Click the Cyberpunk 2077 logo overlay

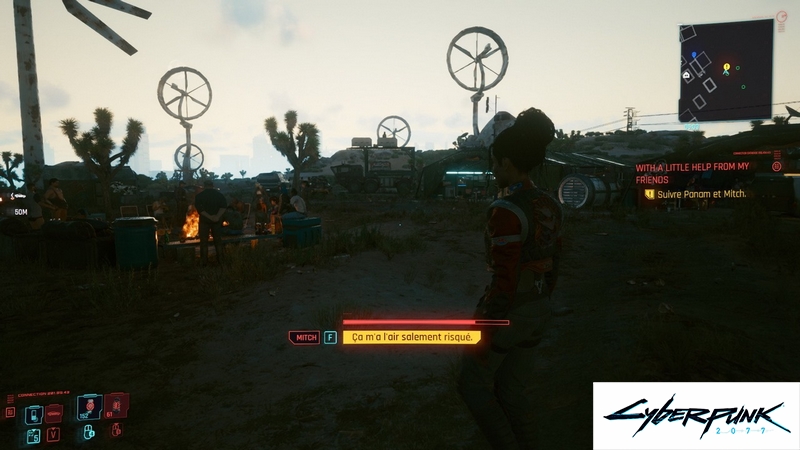pyautogui.click(x=696, y=415)
